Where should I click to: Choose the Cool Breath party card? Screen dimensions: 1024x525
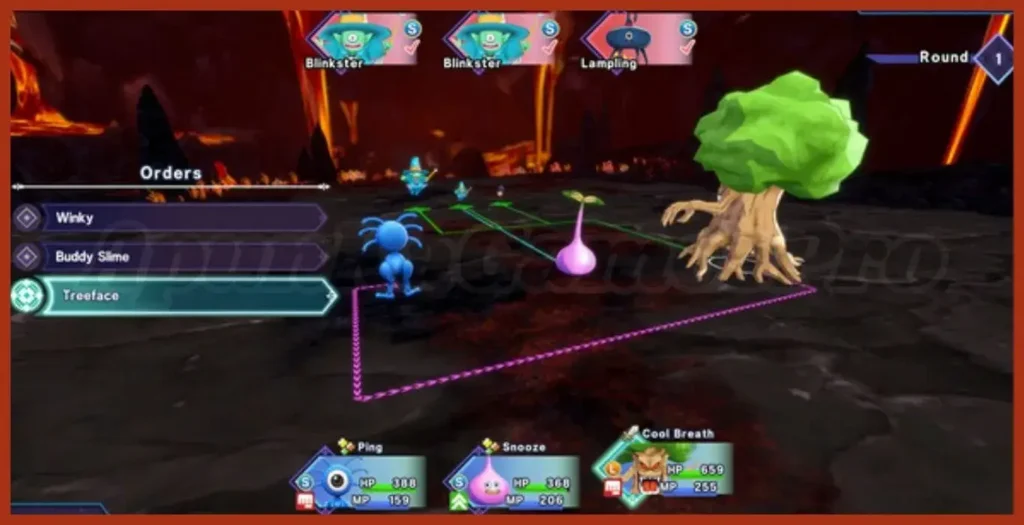(664, 472)
